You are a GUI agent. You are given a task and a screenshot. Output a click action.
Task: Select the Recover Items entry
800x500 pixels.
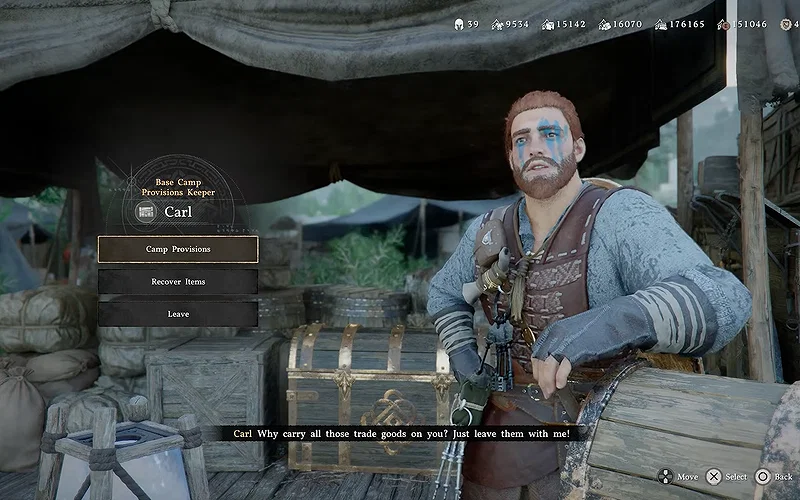pos(178,282)
